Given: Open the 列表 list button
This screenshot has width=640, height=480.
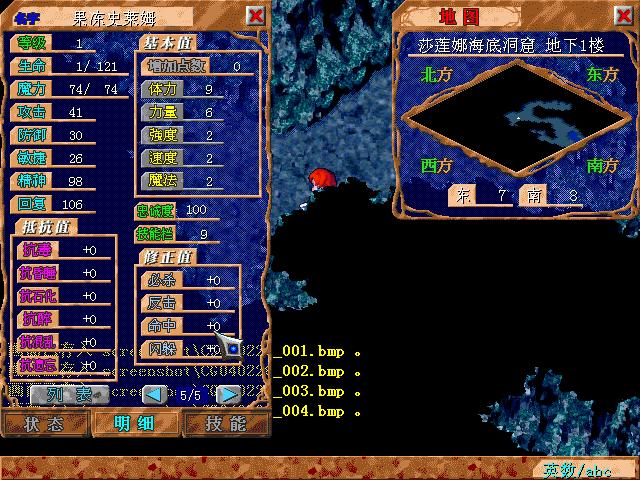Looking at the screenshot, I should 70,394.
